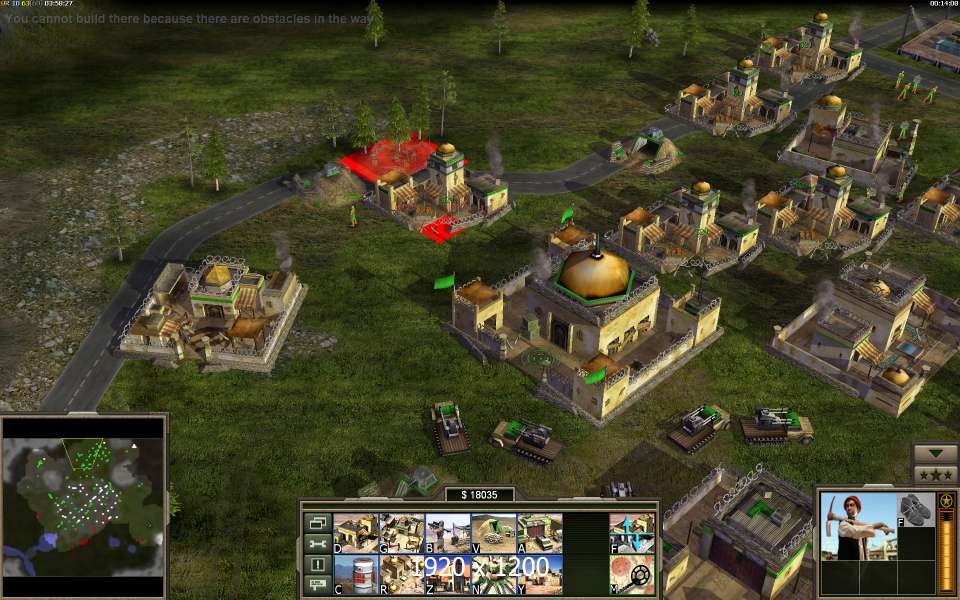
Task: Click the selected worker portrait
Action: tap(857, 526)
